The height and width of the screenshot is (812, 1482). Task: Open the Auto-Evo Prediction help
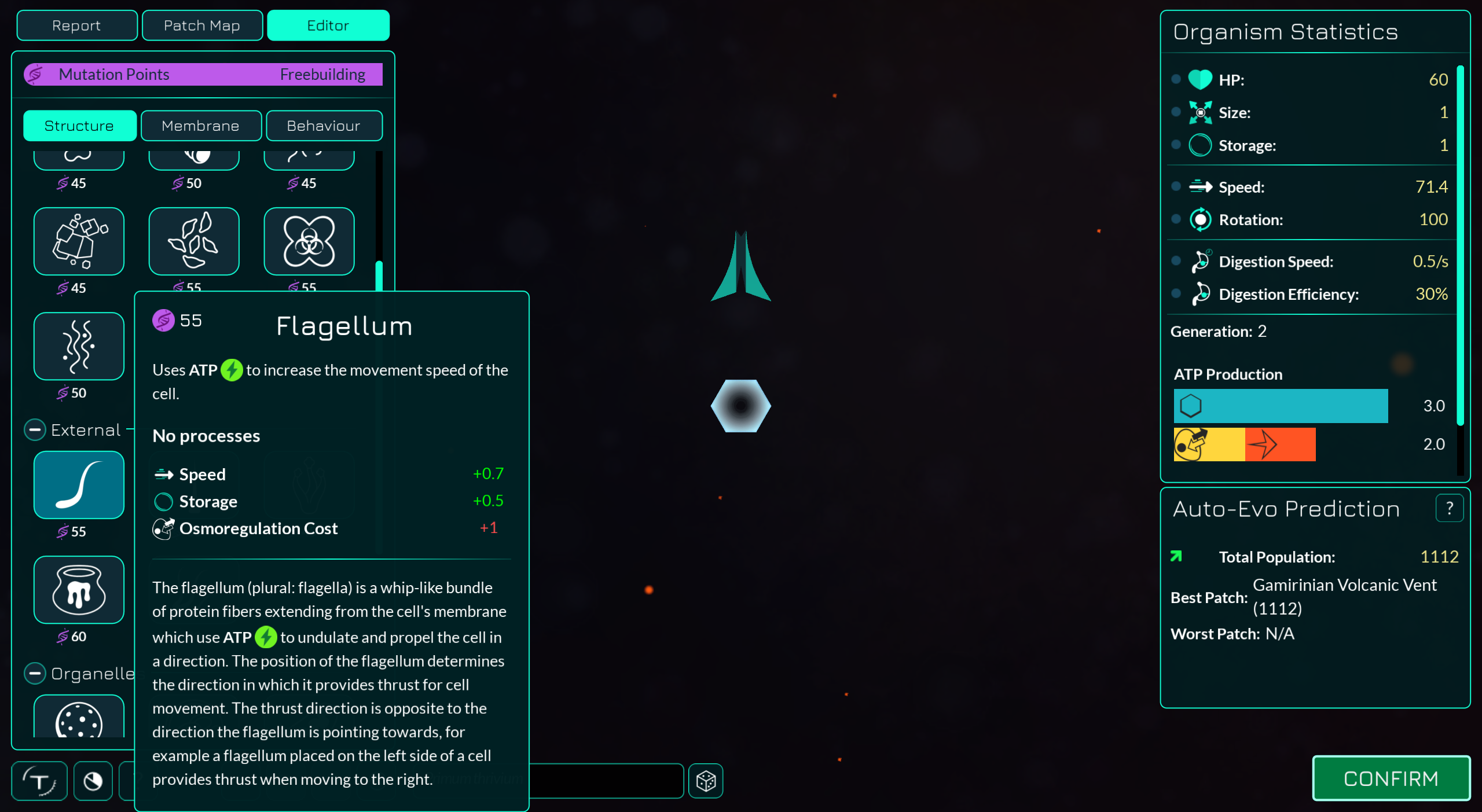point(1450,508)
